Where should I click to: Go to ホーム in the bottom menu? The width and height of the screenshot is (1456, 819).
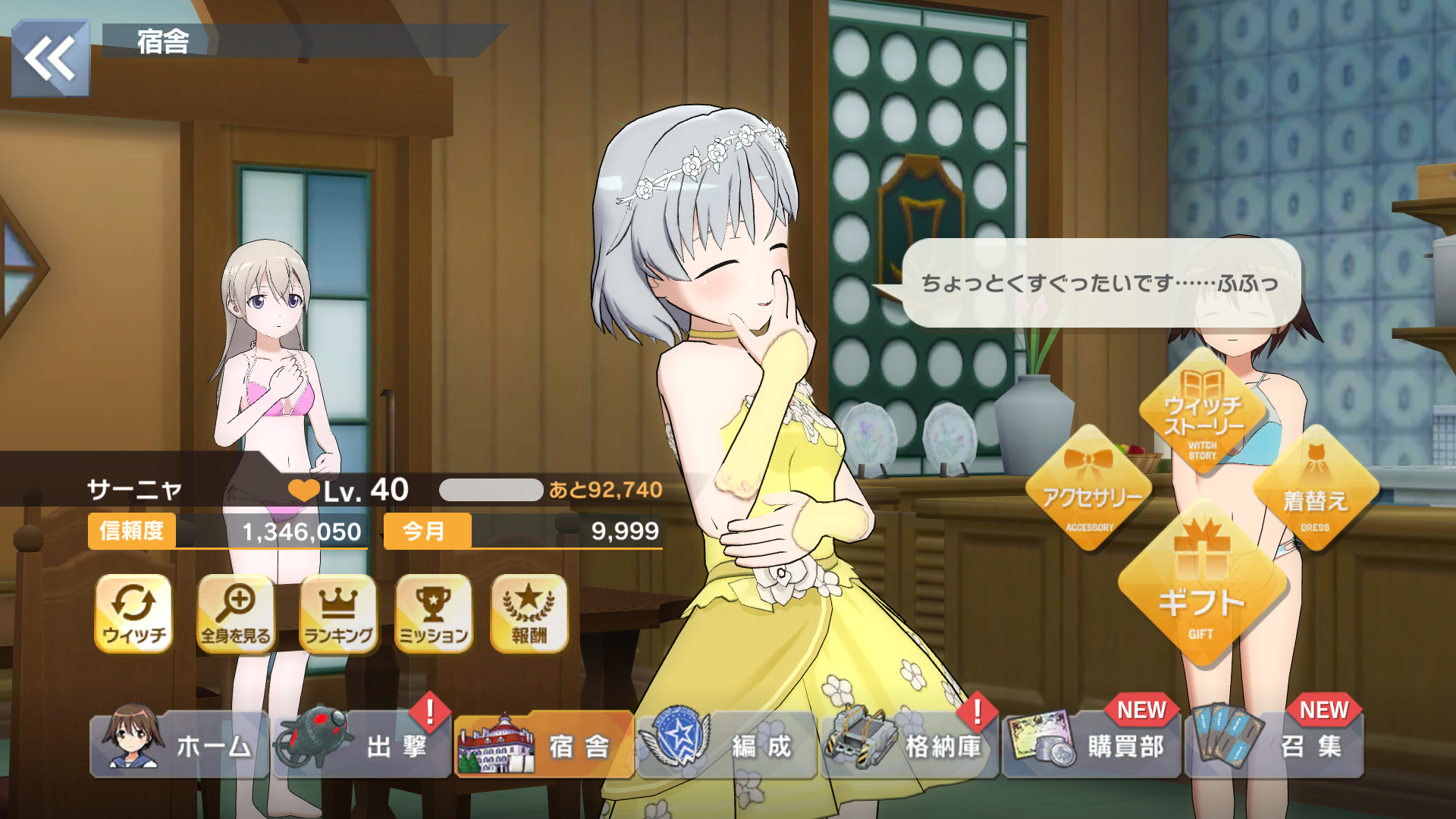click(x=179, y=745)
